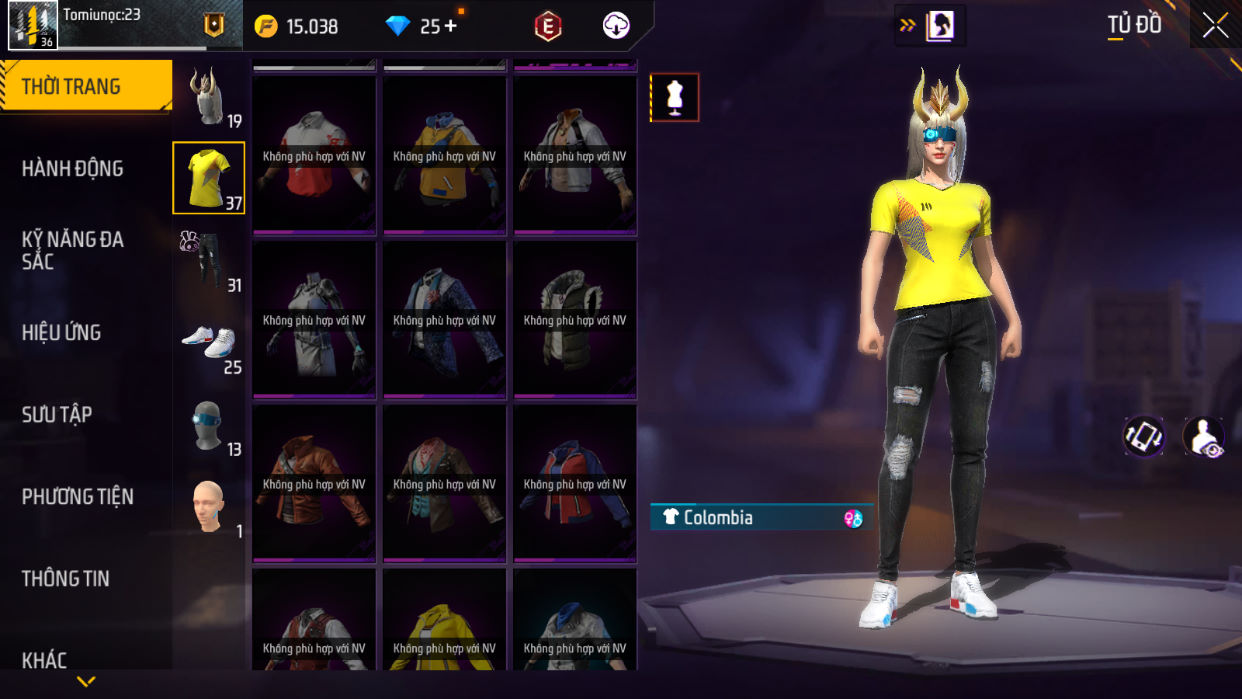Open the player profile avatar
The width and height of the screenshot is (1242, 699).
click(x=32, y=25)
